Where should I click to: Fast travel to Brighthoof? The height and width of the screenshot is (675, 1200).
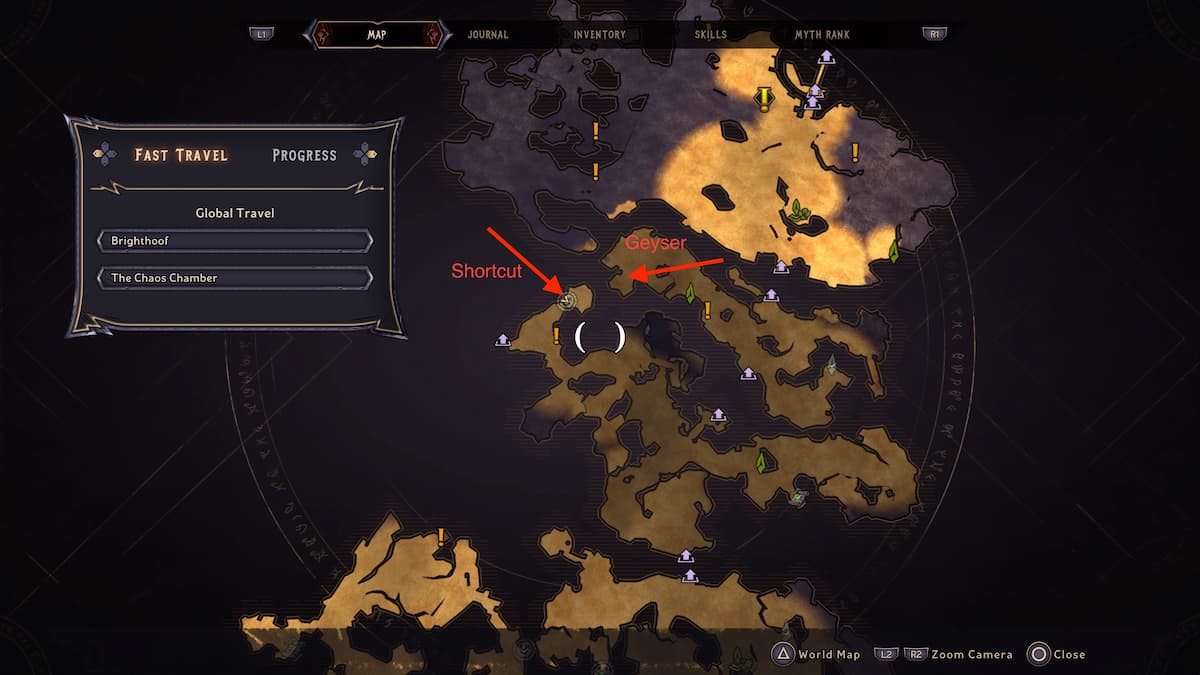click(235, 241)
